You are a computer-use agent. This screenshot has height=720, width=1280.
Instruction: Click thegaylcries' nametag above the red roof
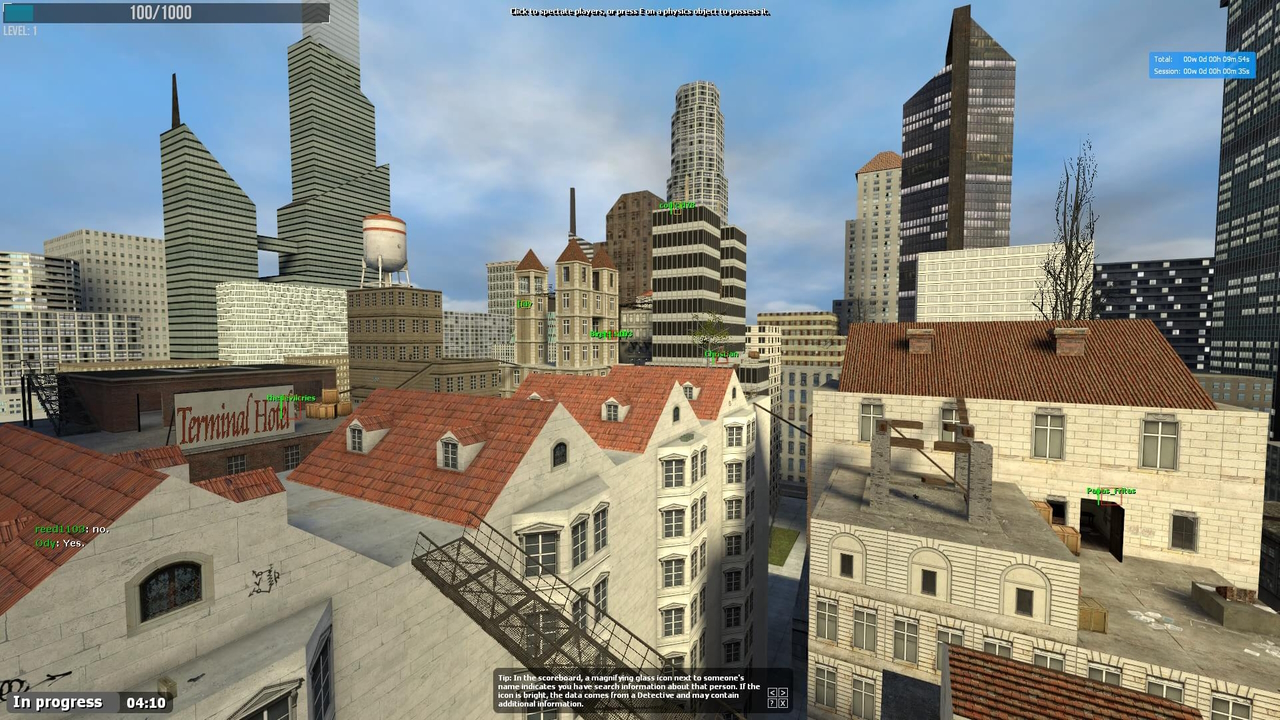pyautogui.click(x=291, y=397)
